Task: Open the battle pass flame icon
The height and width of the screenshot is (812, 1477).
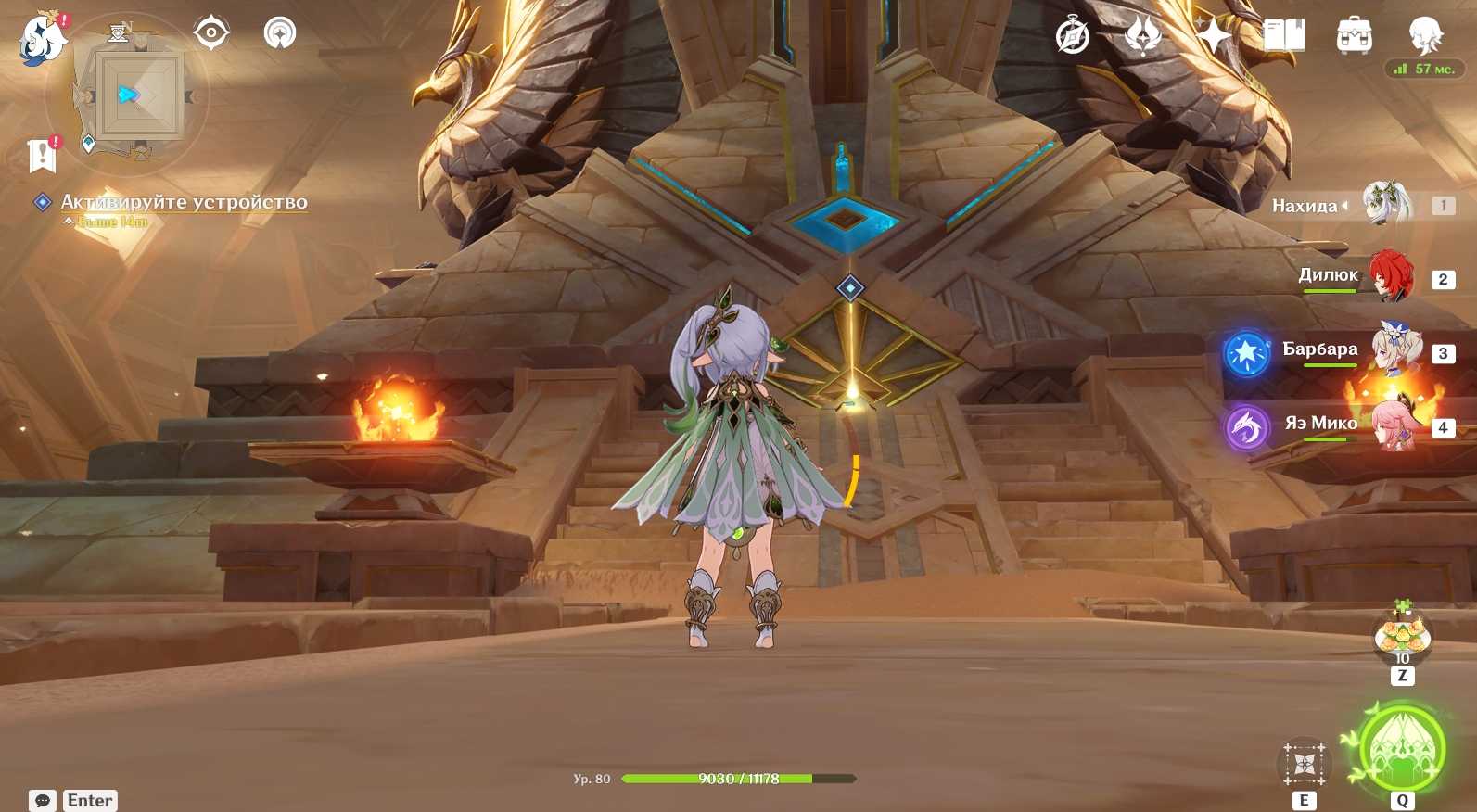Action: (x=1143, y=37)
